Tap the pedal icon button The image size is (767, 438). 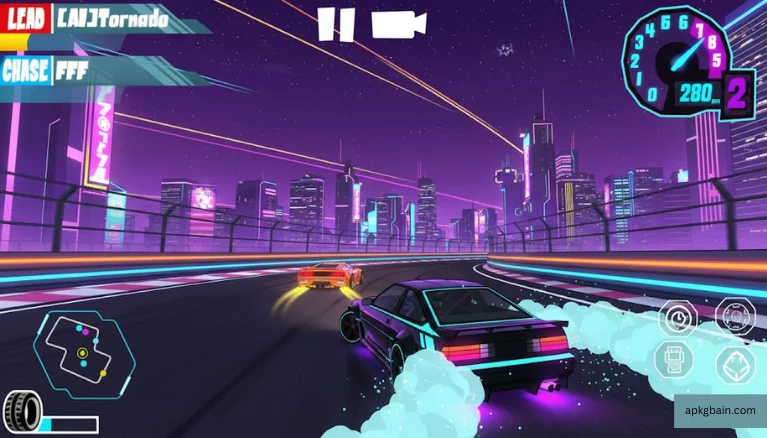[x=736, y=367]
